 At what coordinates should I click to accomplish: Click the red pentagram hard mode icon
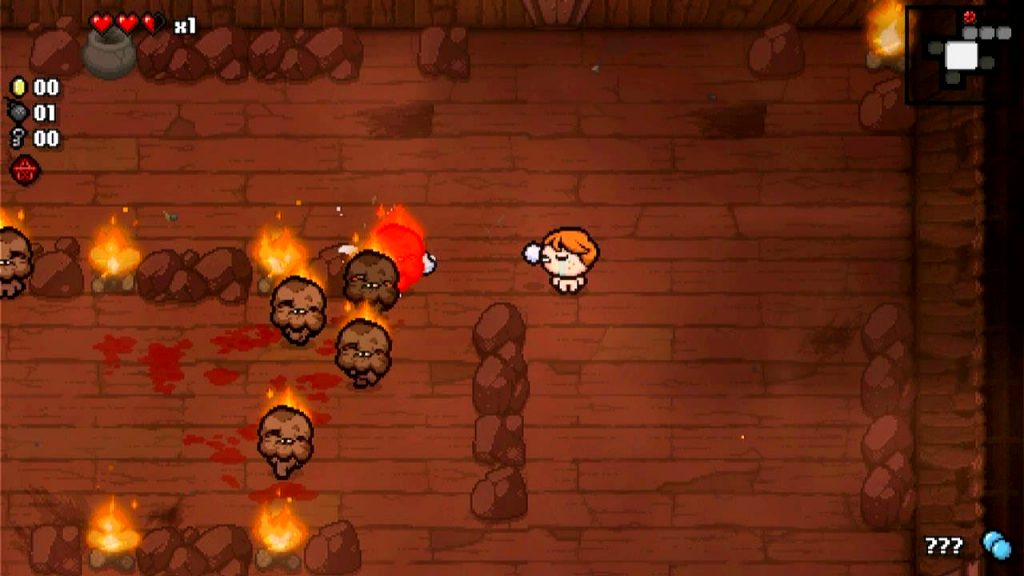point(25,170)
